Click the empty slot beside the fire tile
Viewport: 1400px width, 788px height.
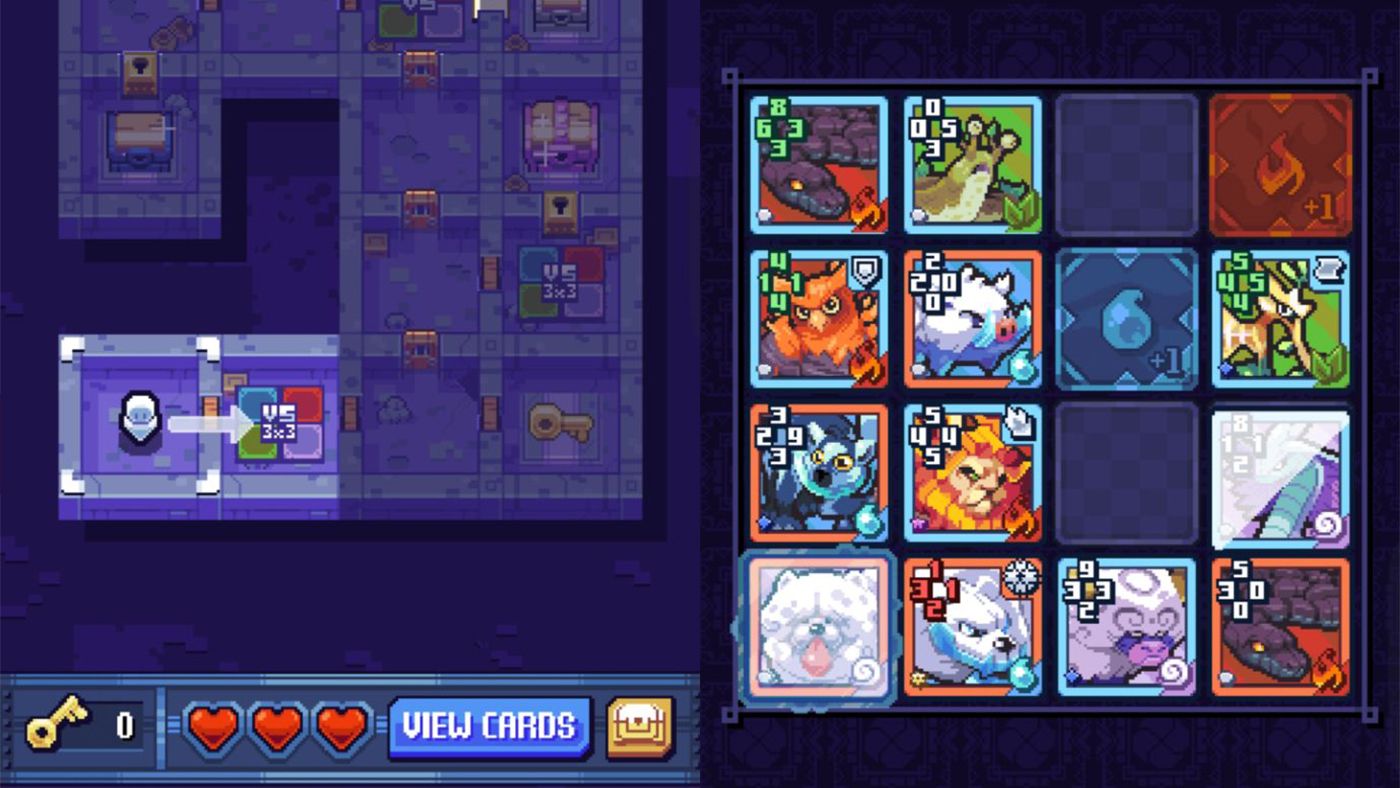(x=1126, y=165)
